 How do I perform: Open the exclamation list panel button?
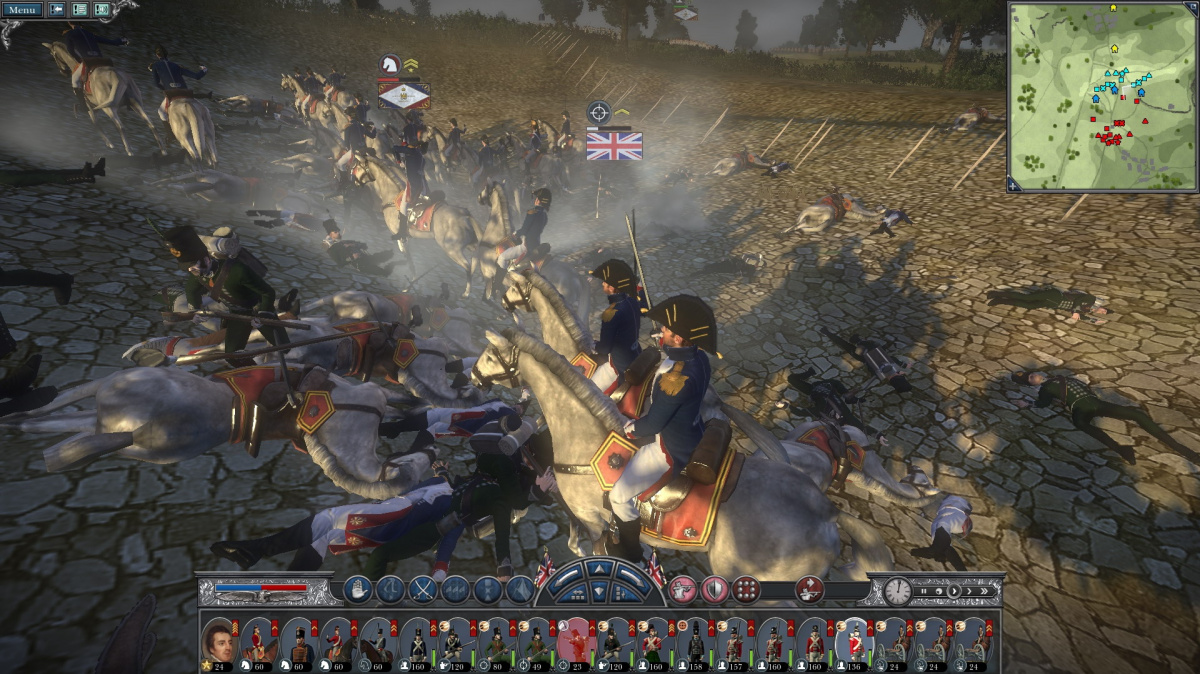(79, 10)
